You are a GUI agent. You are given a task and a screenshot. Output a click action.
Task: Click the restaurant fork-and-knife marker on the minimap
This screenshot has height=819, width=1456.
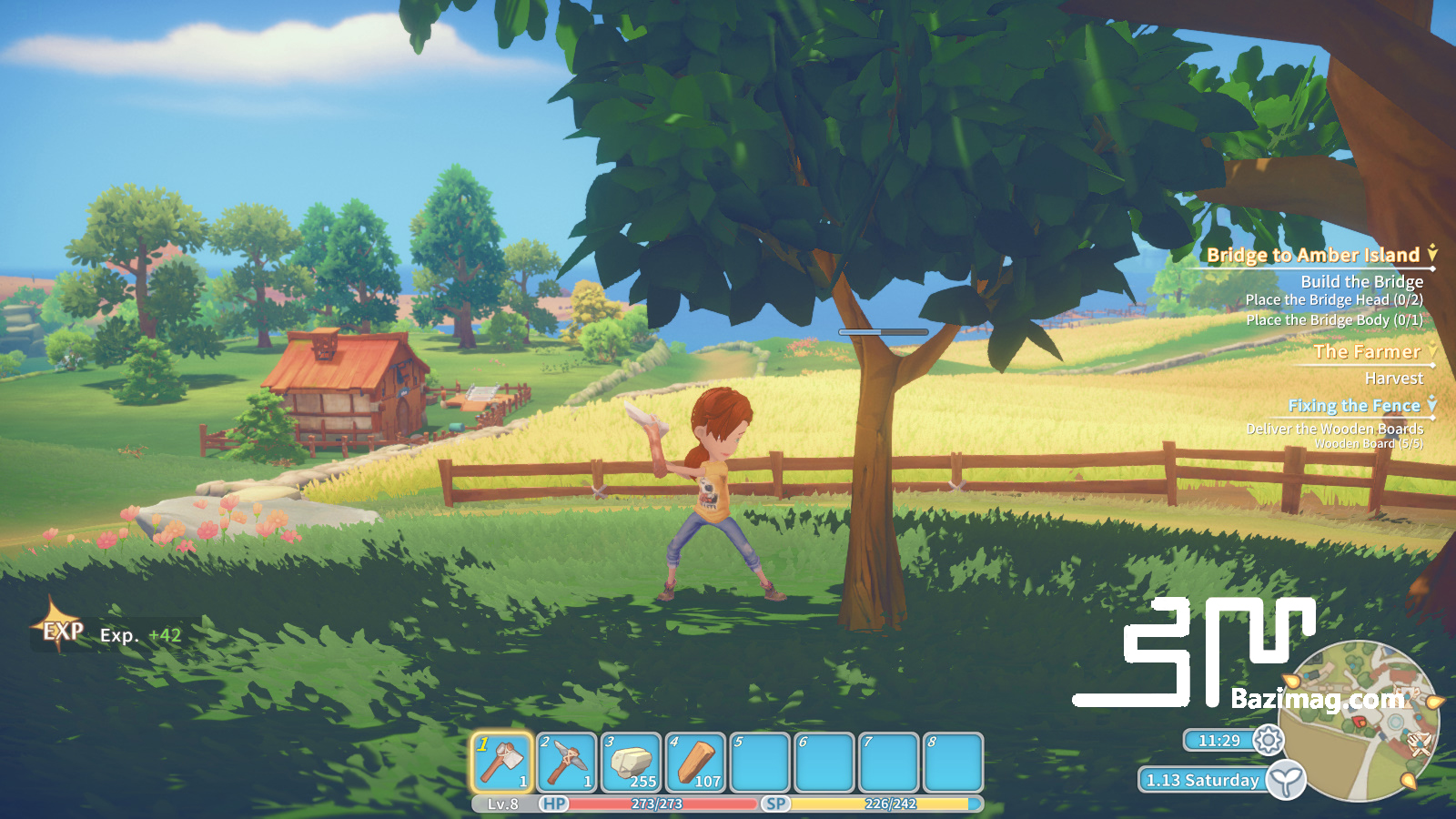(1420, 743)
